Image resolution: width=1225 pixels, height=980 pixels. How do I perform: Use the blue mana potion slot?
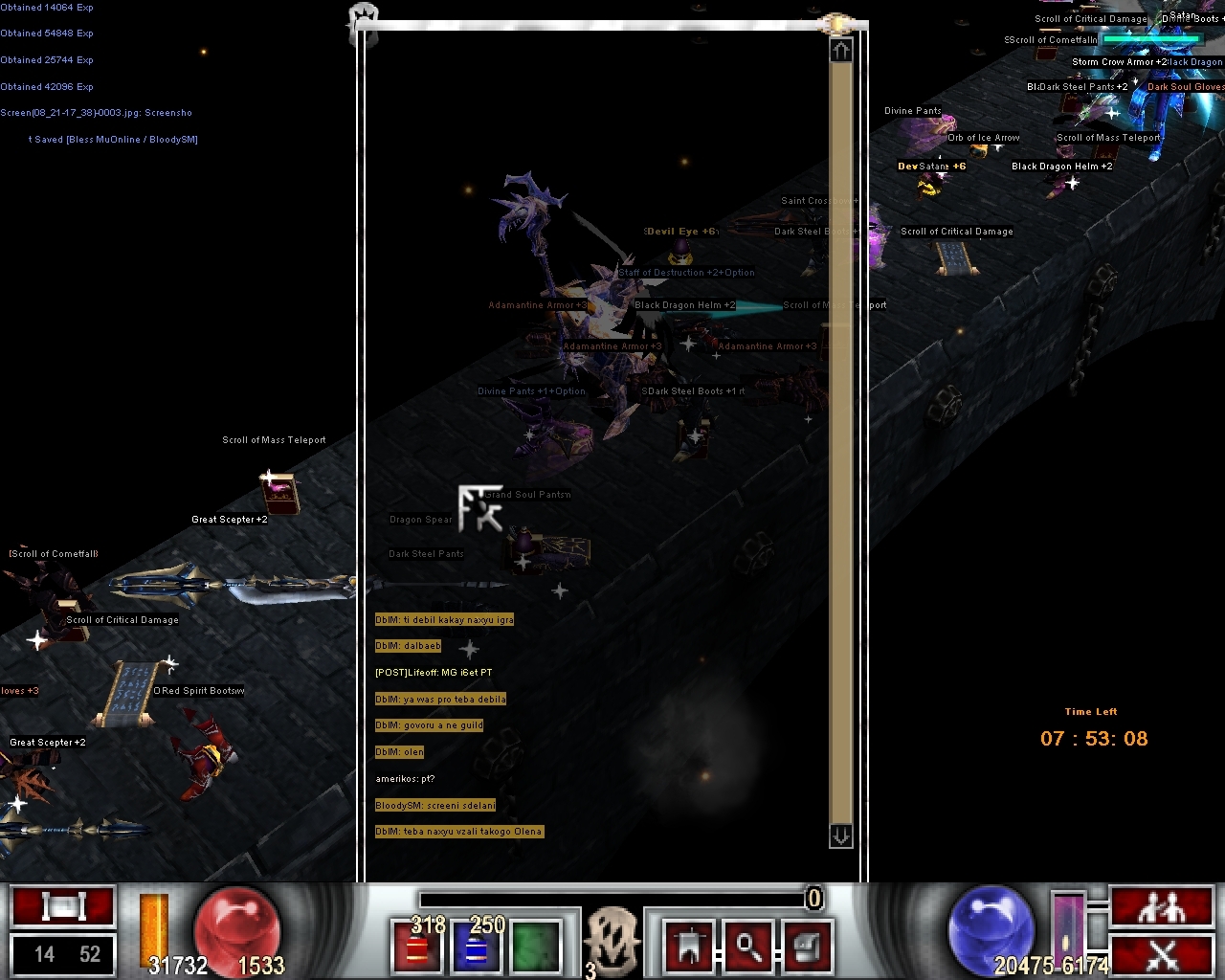pos(477,944)
